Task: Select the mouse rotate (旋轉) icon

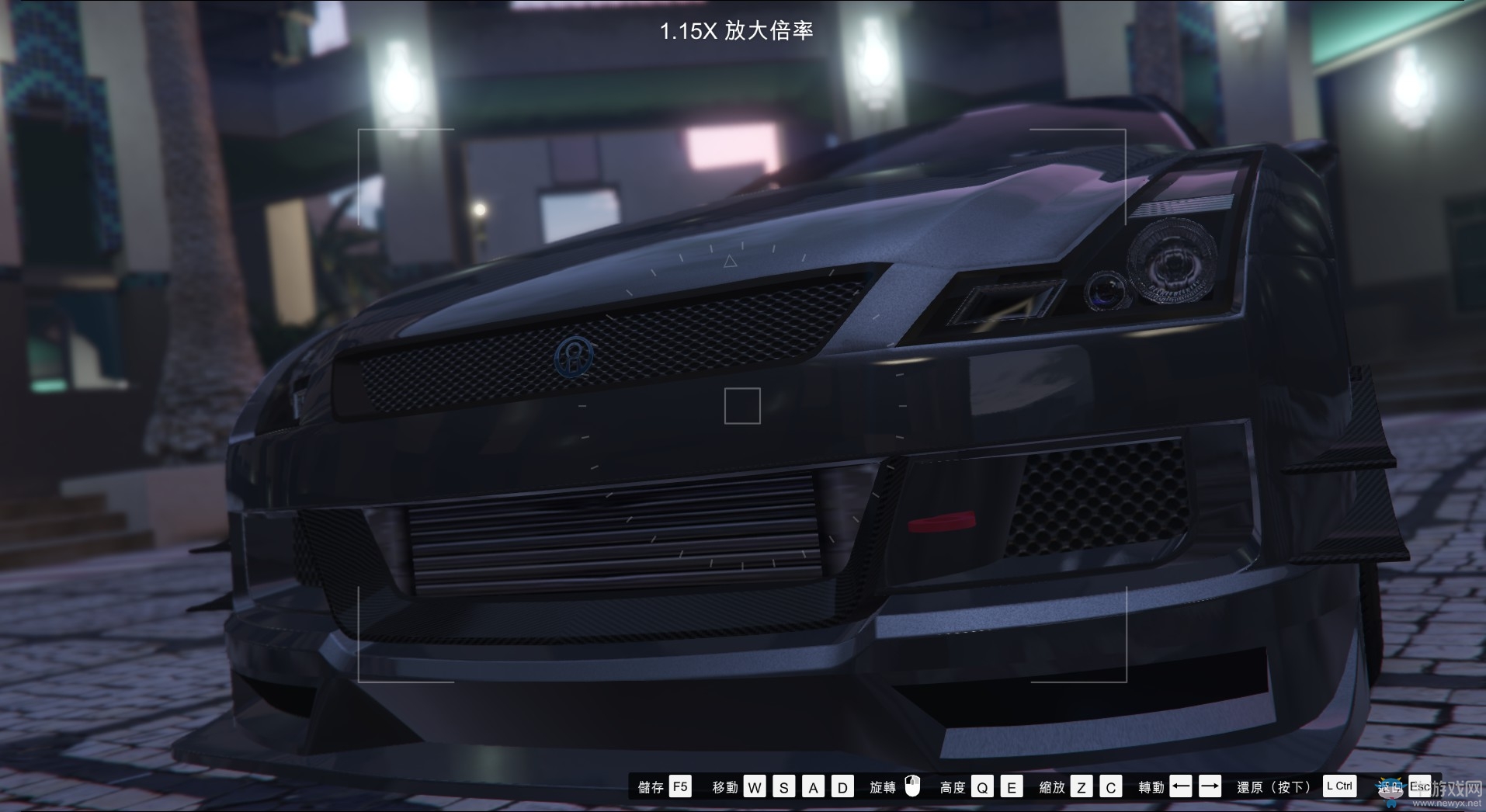Action: point(911,786)
